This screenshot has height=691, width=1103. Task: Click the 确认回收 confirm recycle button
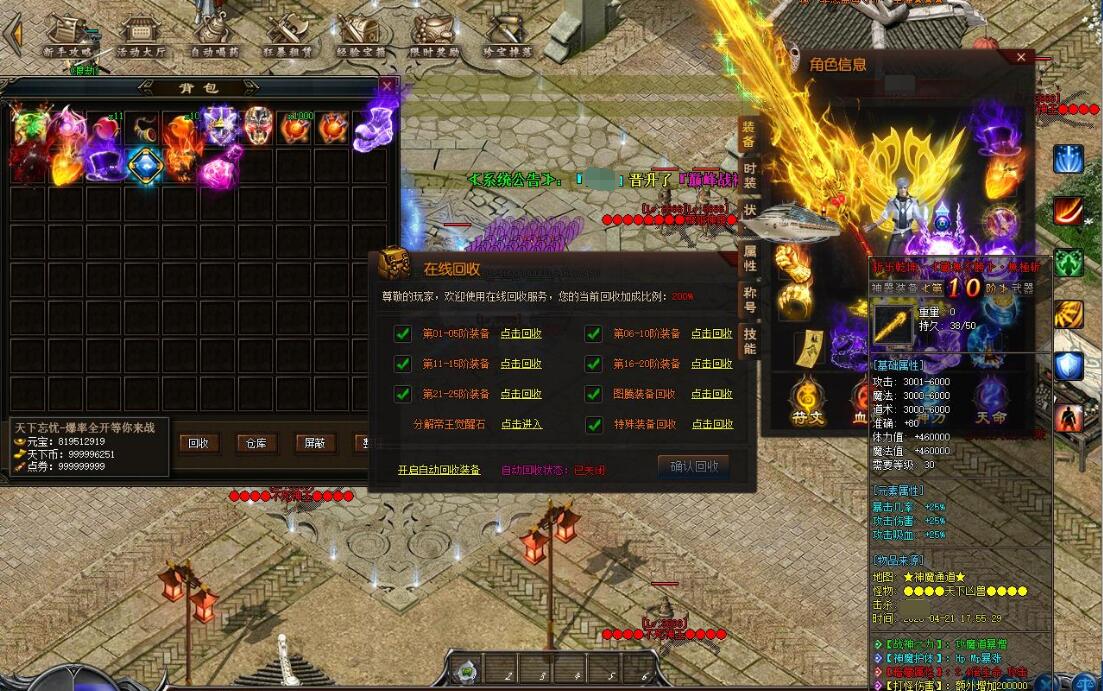[x=693, y=467]
